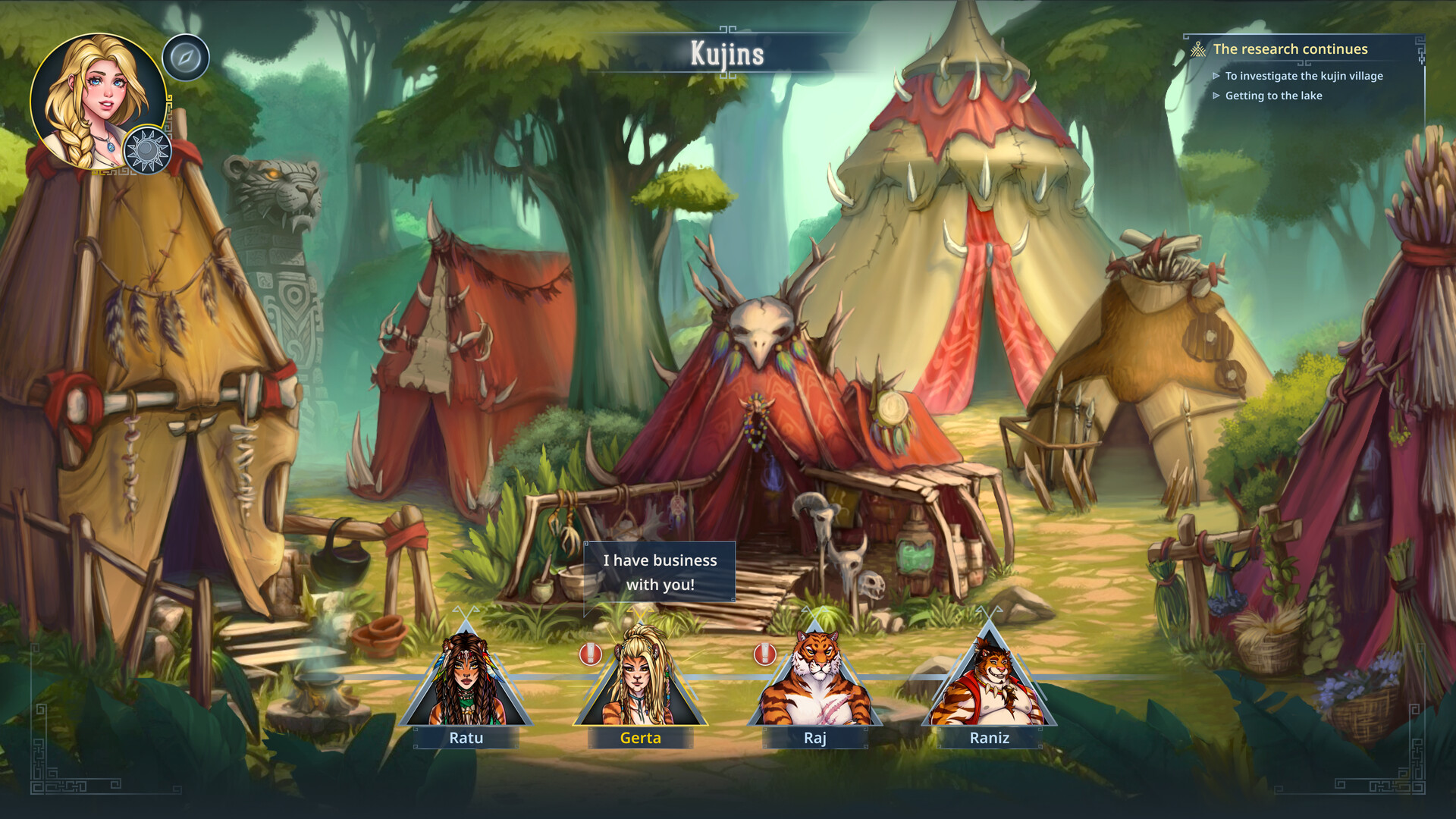This screenshot has width=1456, height=819.
Task: Select the sun emblem on the portrait
Action: [x=149, y=149]
